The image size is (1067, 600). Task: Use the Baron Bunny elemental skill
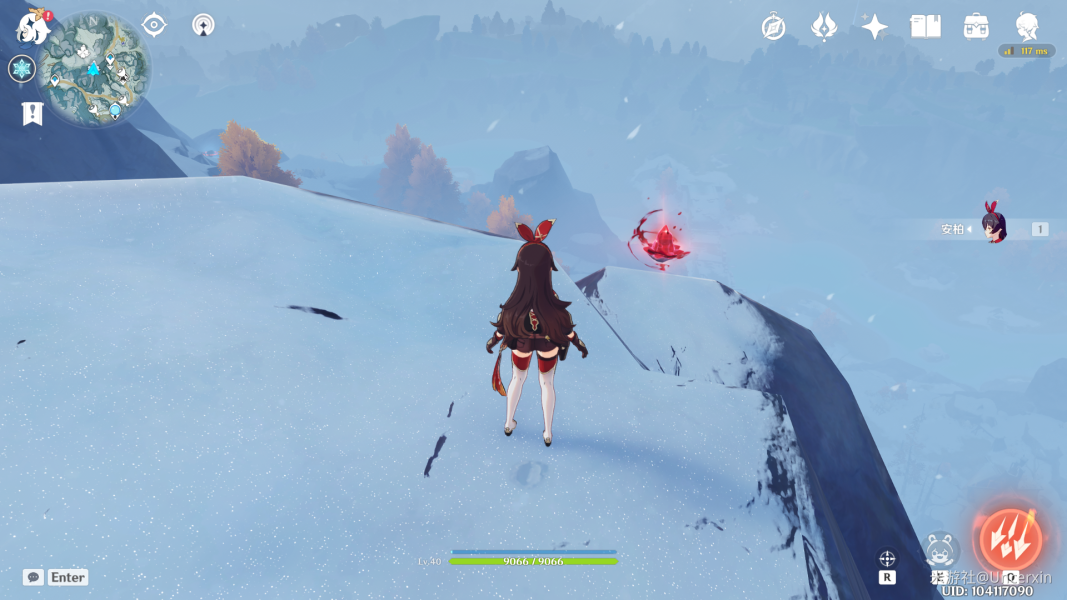pos(940,549)
